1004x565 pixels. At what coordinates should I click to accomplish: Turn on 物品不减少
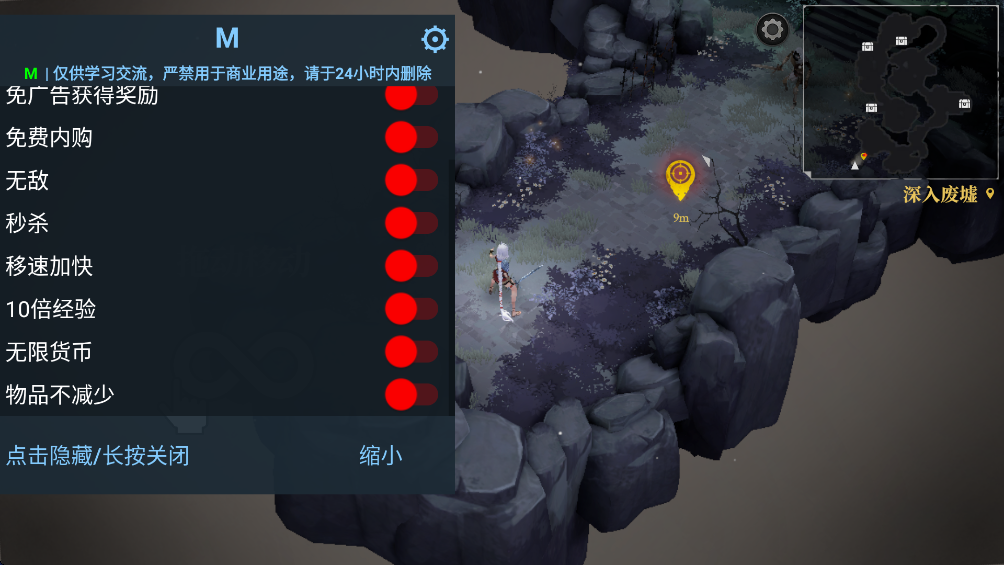(411, 395)
